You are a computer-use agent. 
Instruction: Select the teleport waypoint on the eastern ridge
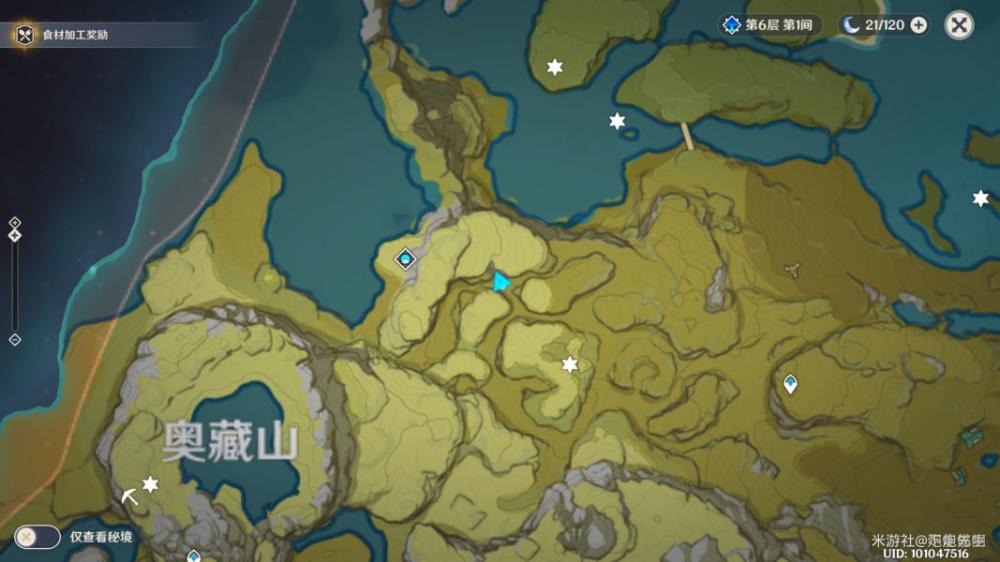(x=791, y=383)
